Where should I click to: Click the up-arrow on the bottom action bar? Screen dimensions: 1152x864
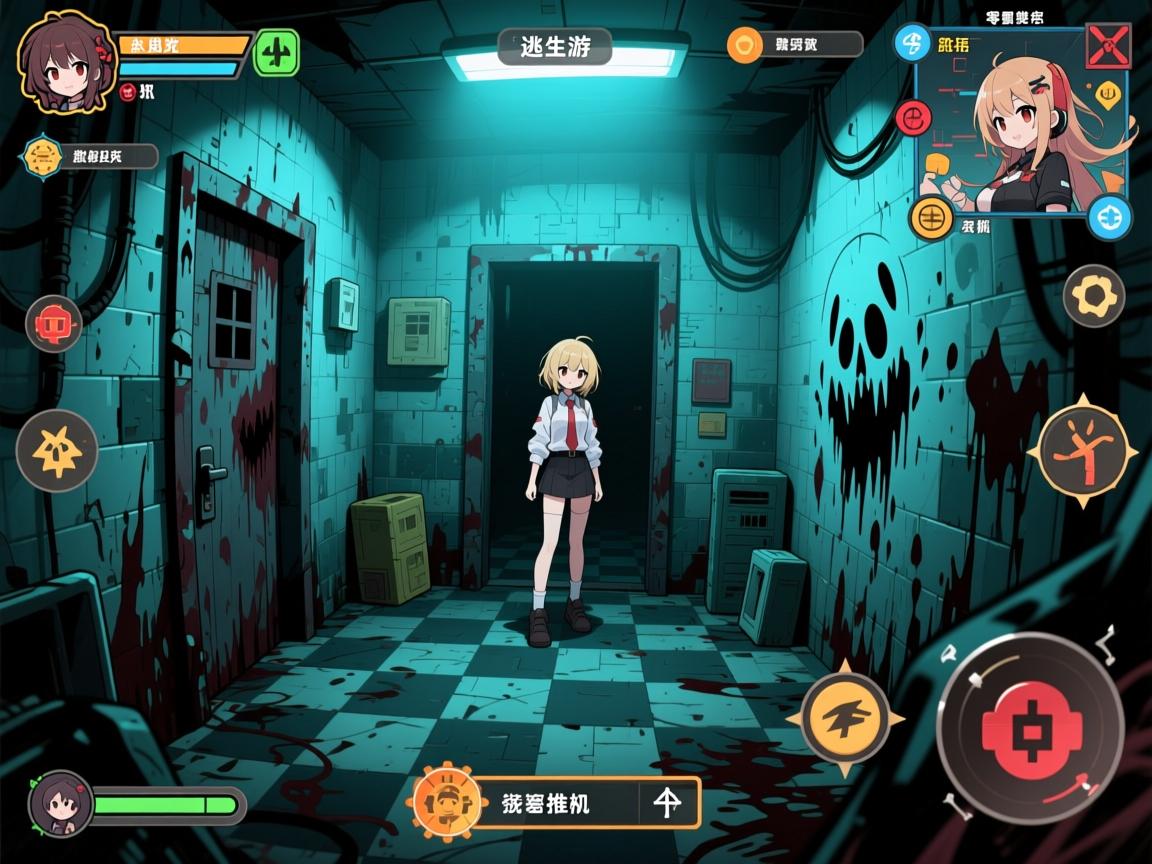(668, 802)
